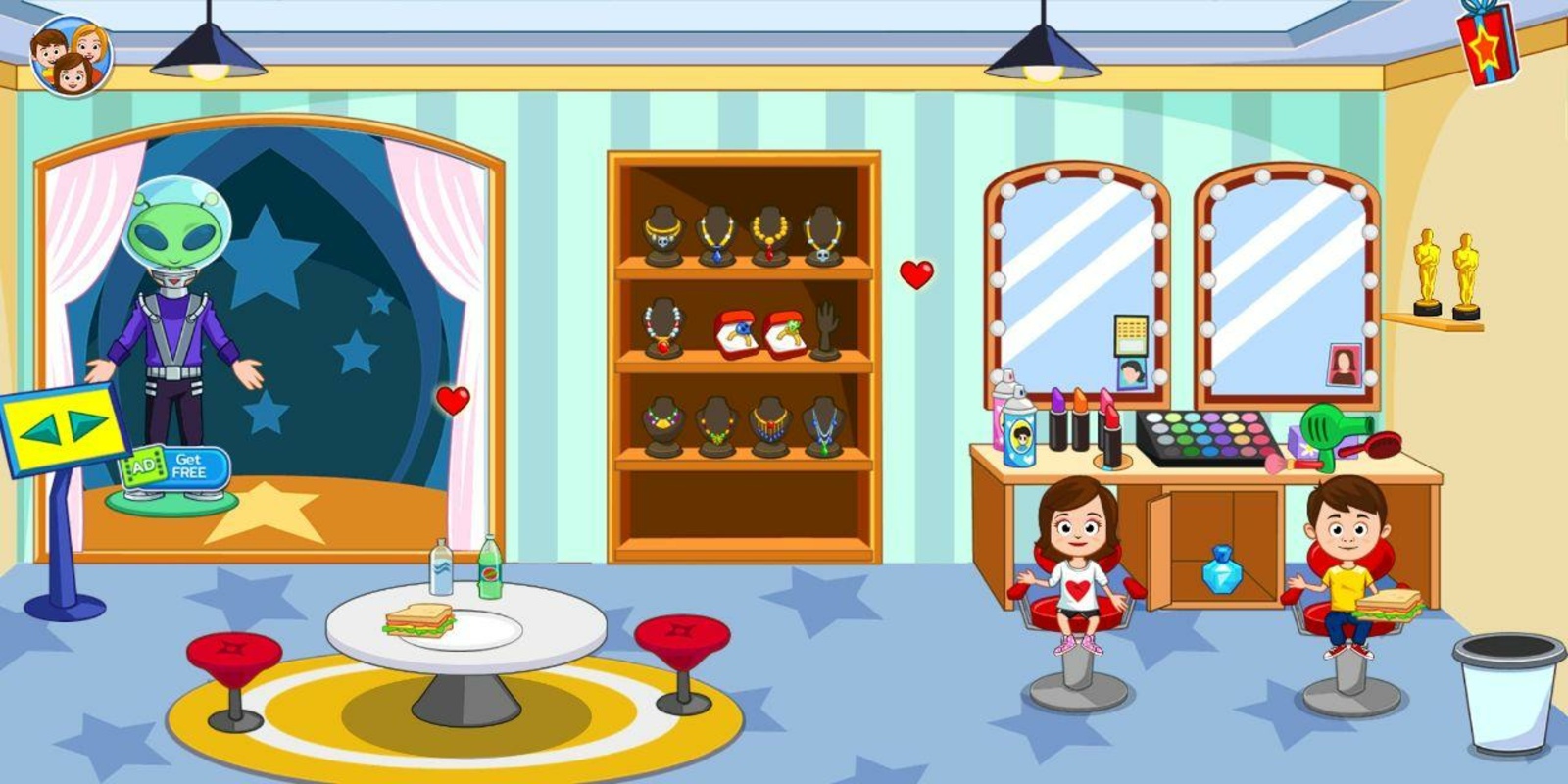Tap the AD Get FREE button
Viewport: 1568px width, 784px height.
coord(176,466)
